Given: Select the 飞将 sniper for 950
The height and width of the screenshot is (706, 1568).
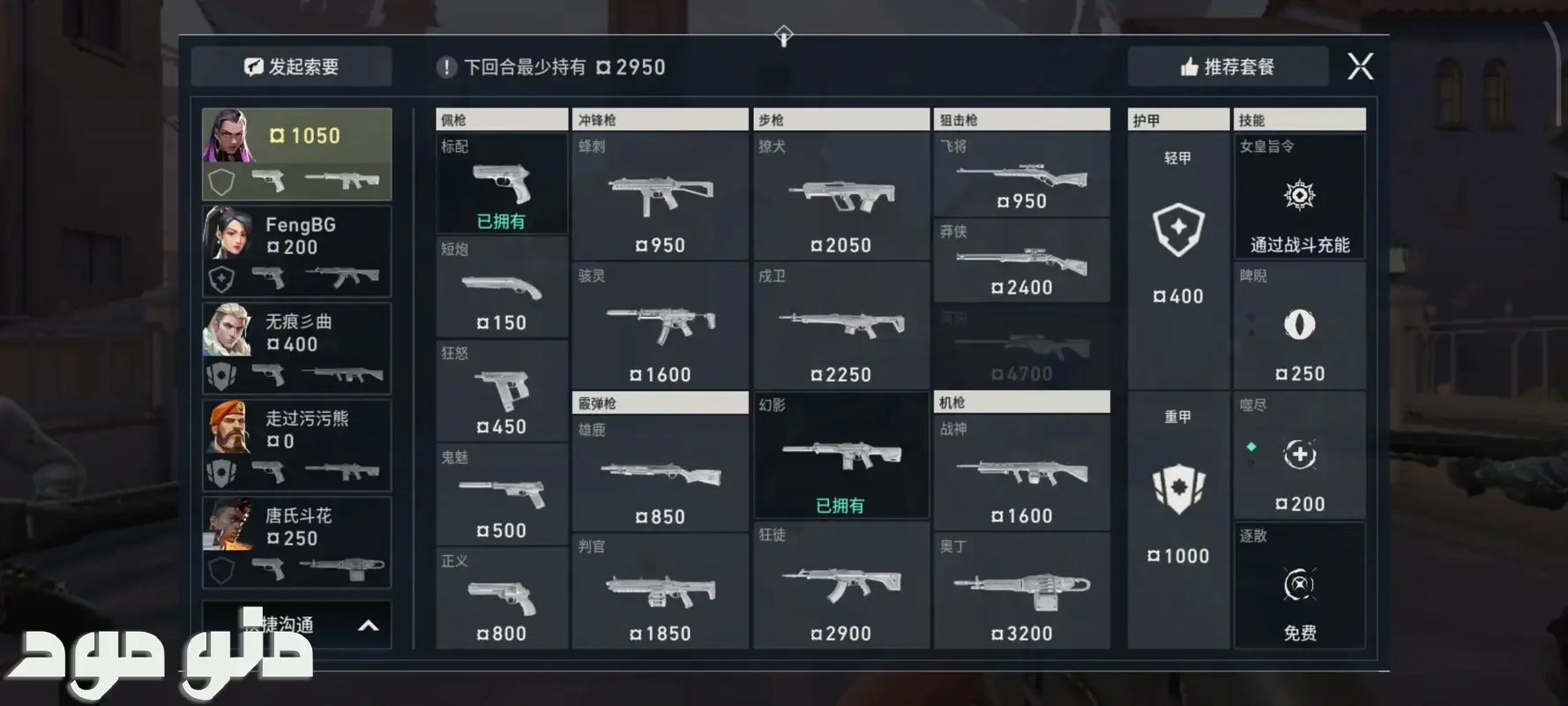Looking at the screenshot, I should (x=1021, y=176).
